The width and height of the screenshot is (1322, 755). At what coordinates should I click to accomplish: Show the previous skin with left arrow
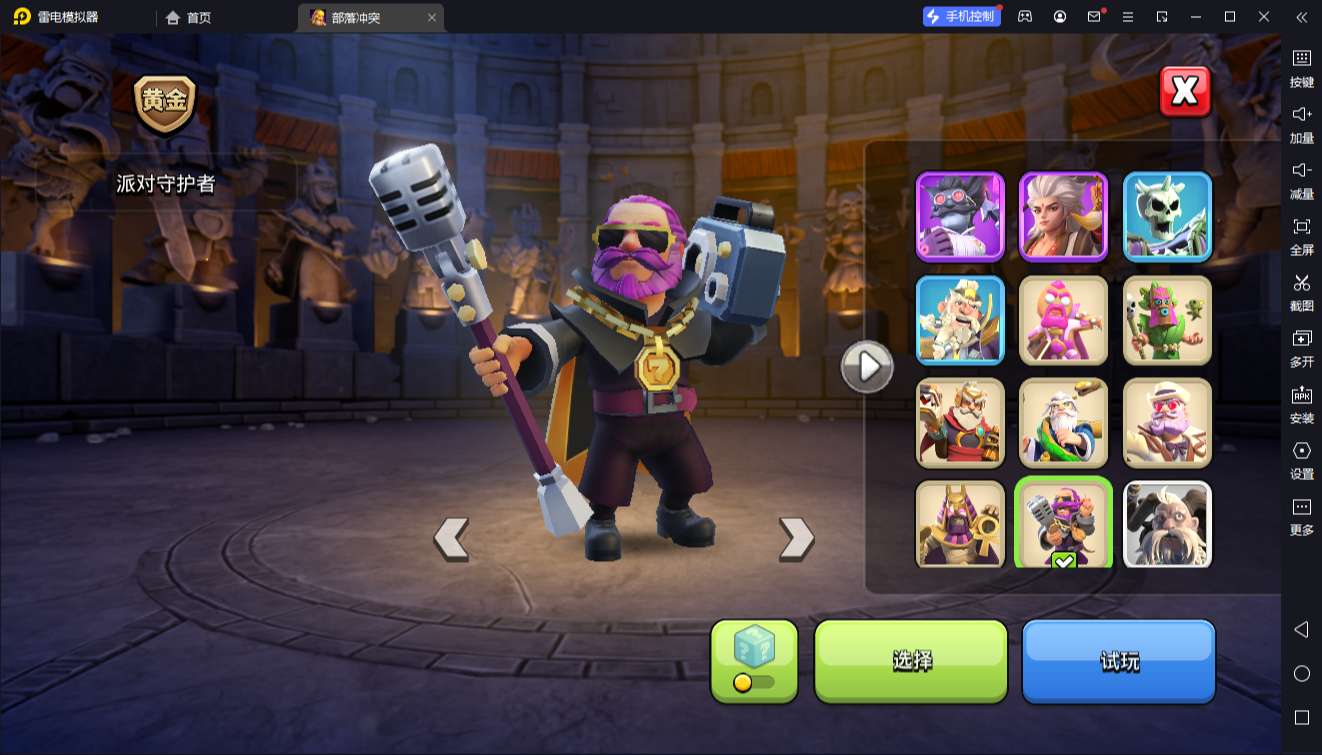tap(451, 539)
